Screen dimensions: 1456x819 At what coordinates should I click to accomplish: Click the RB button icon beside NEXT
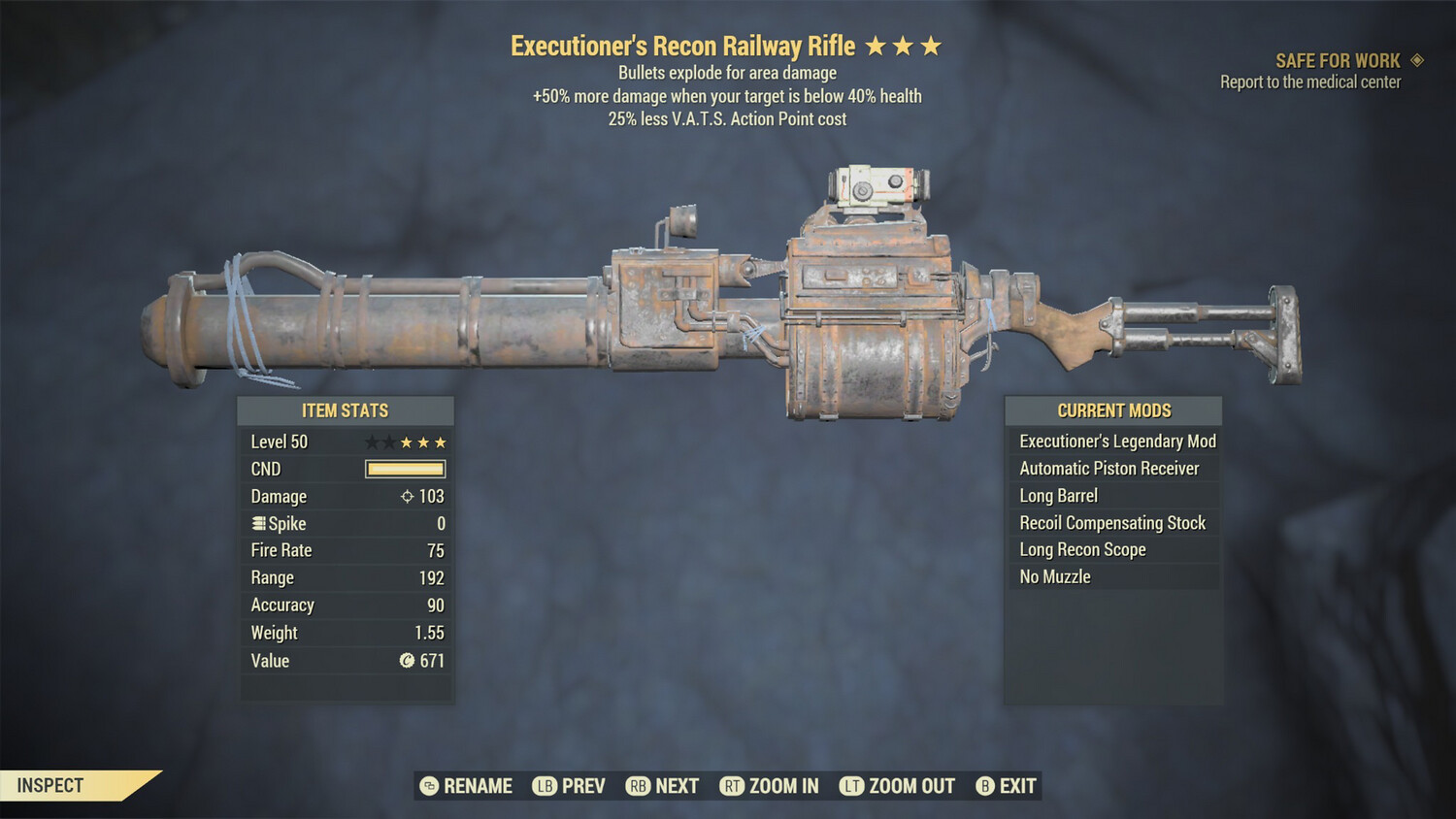[638, 786]
